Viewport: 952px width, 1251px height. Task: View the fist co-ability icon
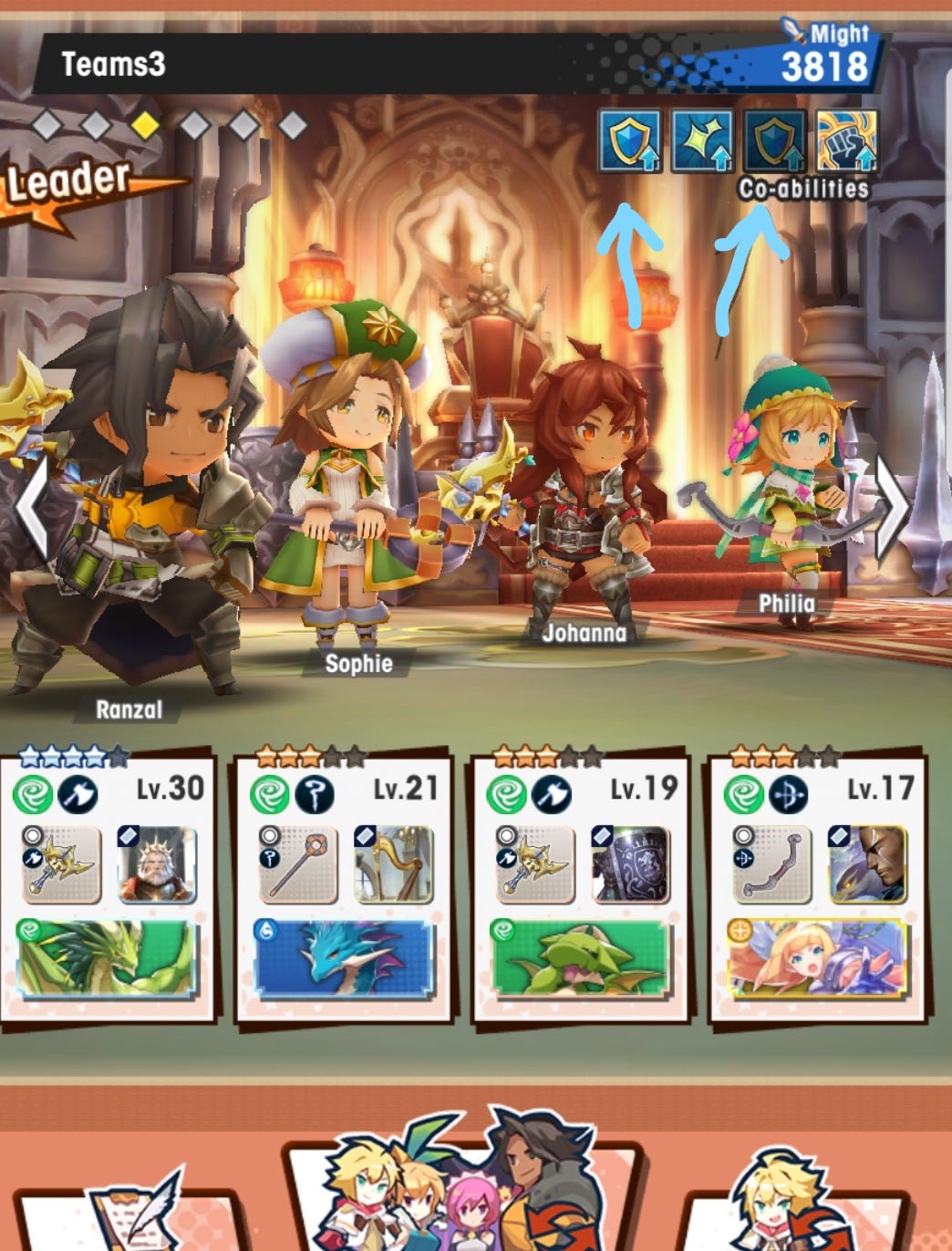click(847, 140)
